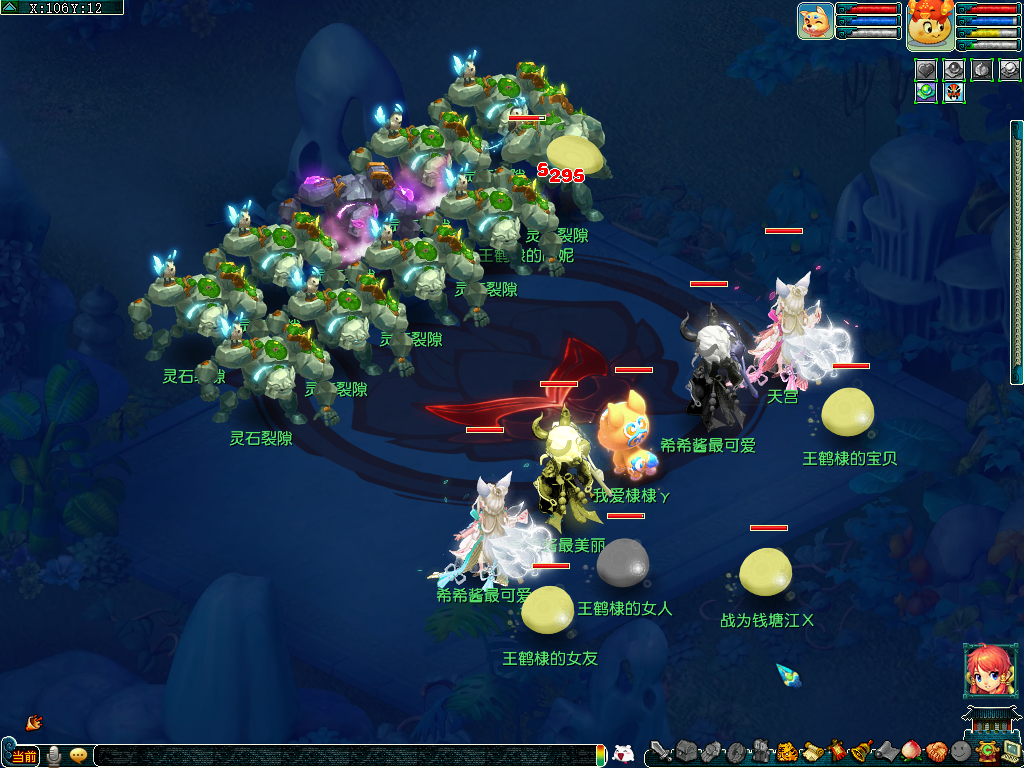This screenshot has width=1024, height=768.
Task: Click the green orb status icon
Action: point(926,93)
